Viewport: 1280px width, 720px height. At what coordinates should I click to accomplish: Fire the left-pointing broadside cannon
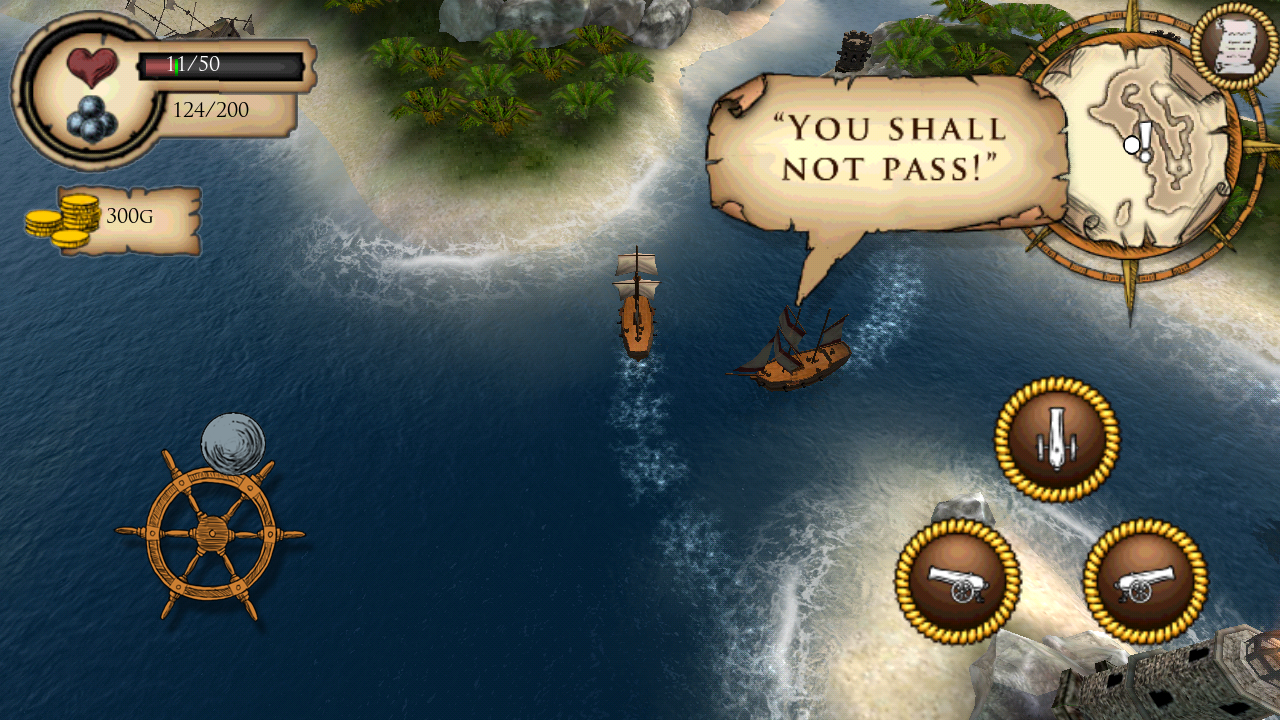pos(957,581)
